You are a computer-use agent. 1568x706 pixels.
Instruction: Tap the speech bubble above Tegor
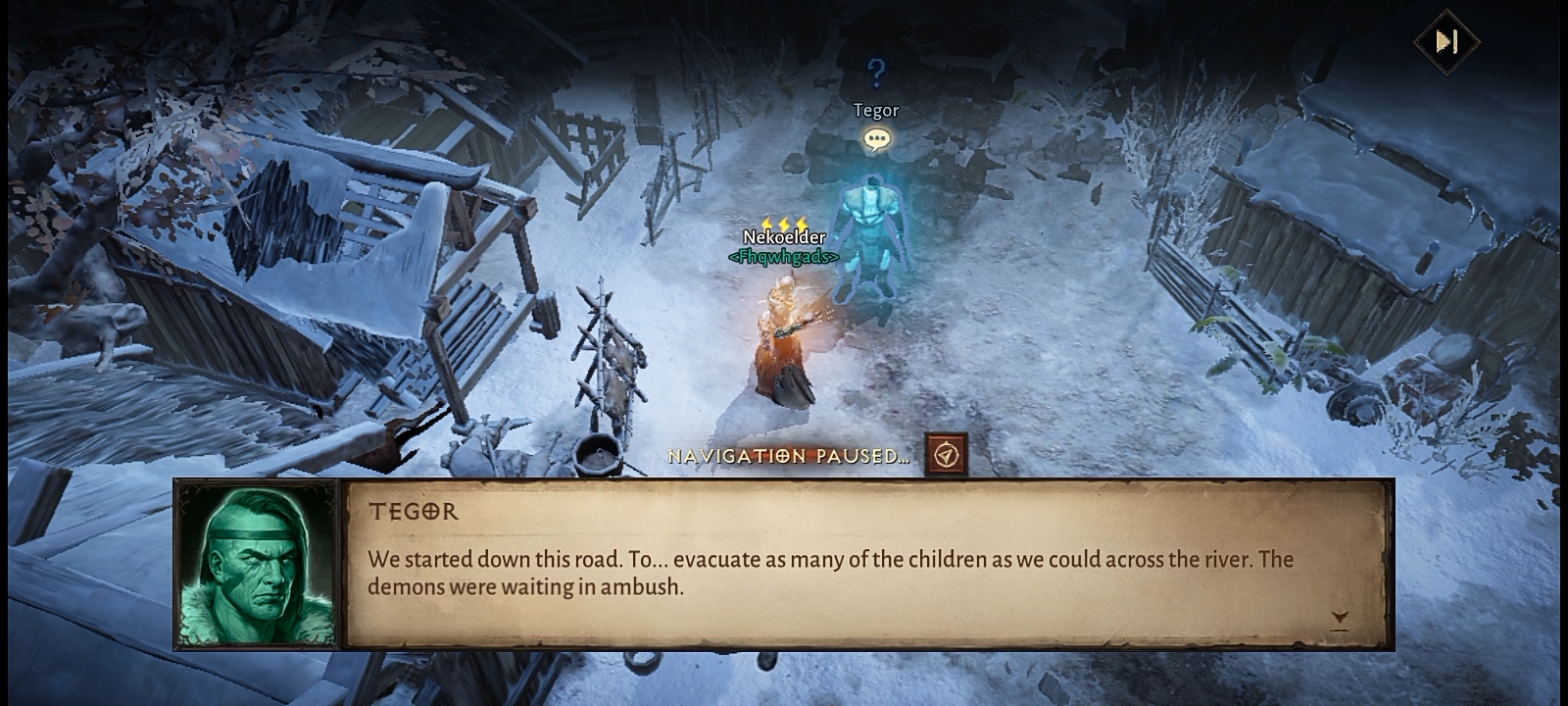pyautogui.click(x=876, y=140)
